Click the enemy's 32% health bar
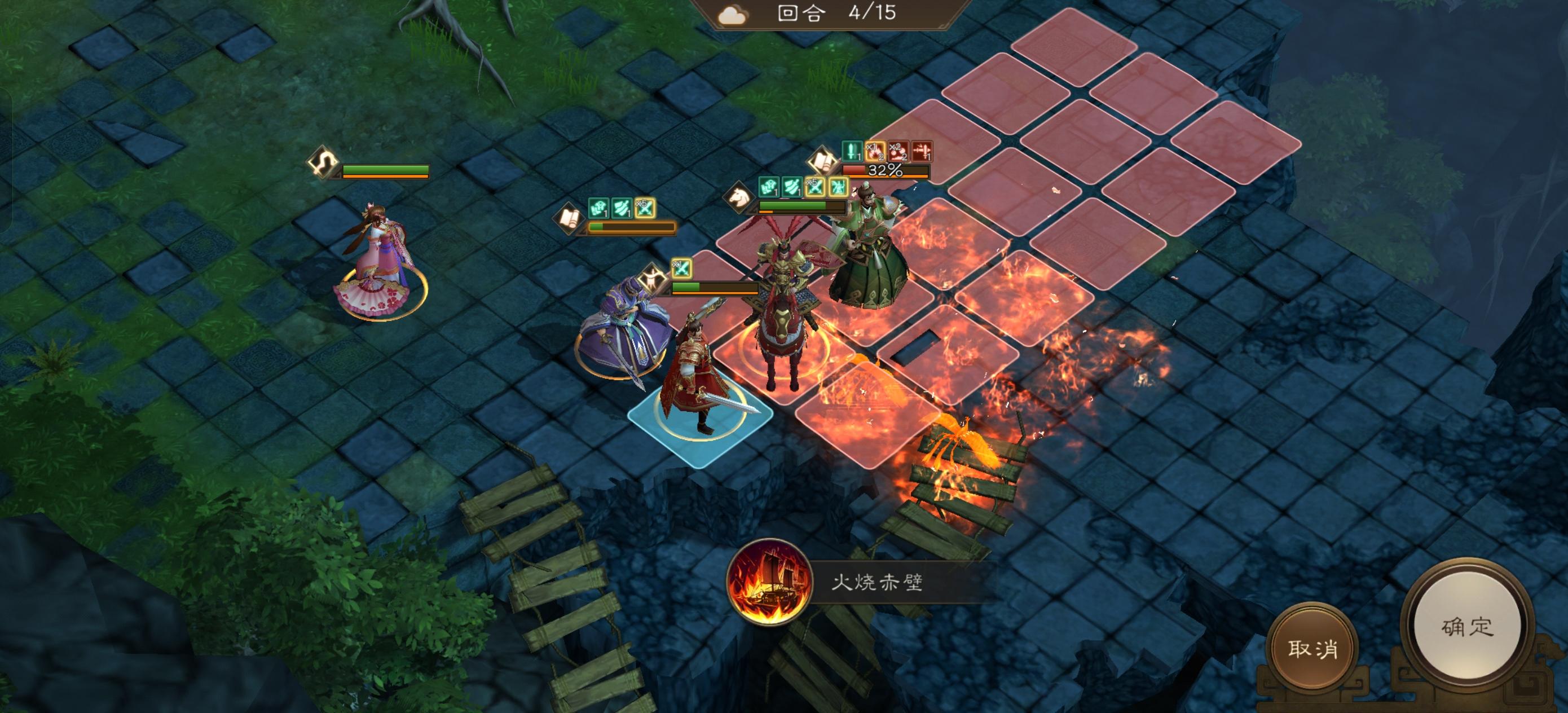The height and width of the screenshot is (713, 1568). click(x=886, y=171)
